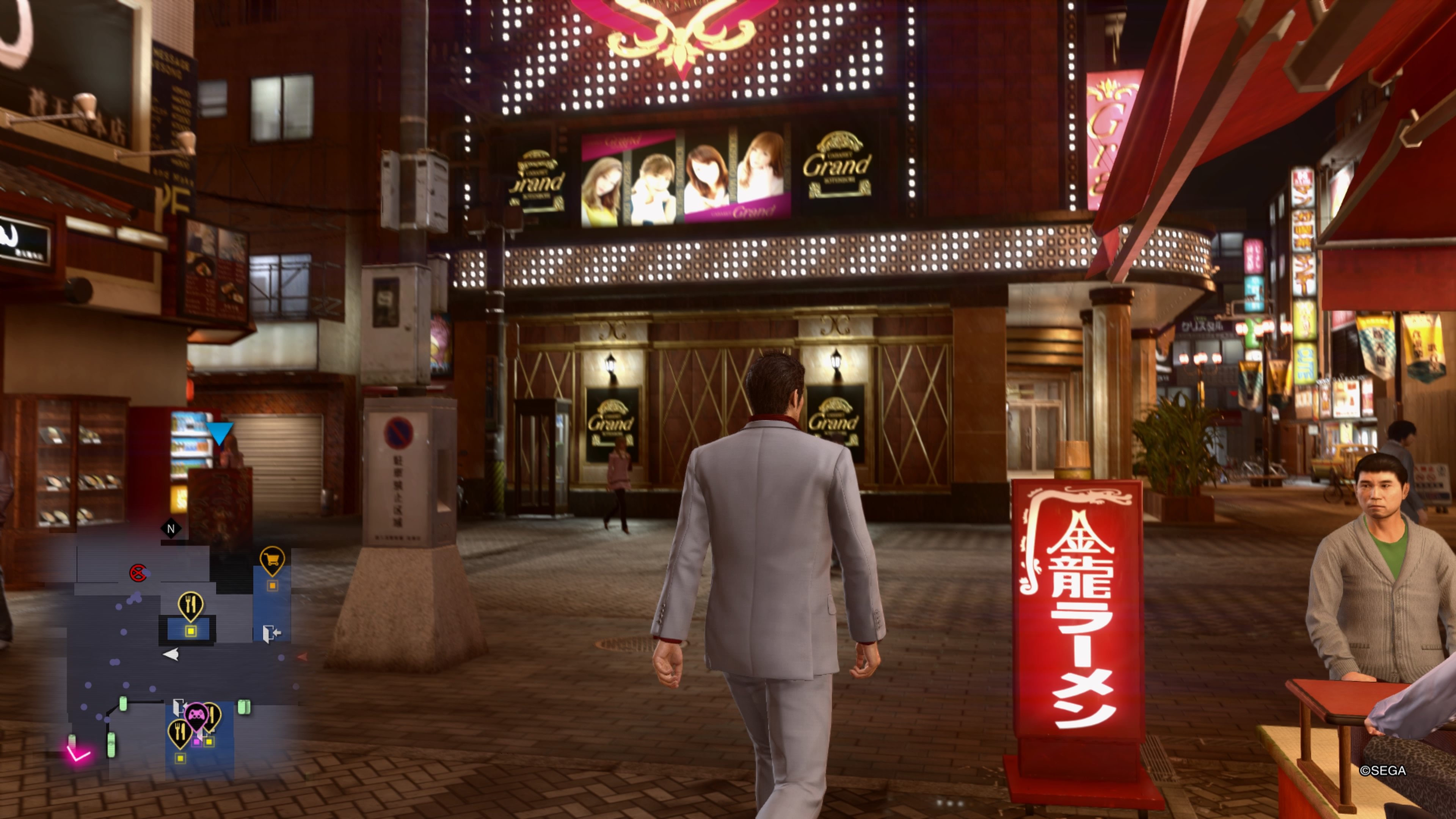This screenshot has width=1456, height=819.
Task: Click the white player arrow in the minimap
Action: click(172, 655)
